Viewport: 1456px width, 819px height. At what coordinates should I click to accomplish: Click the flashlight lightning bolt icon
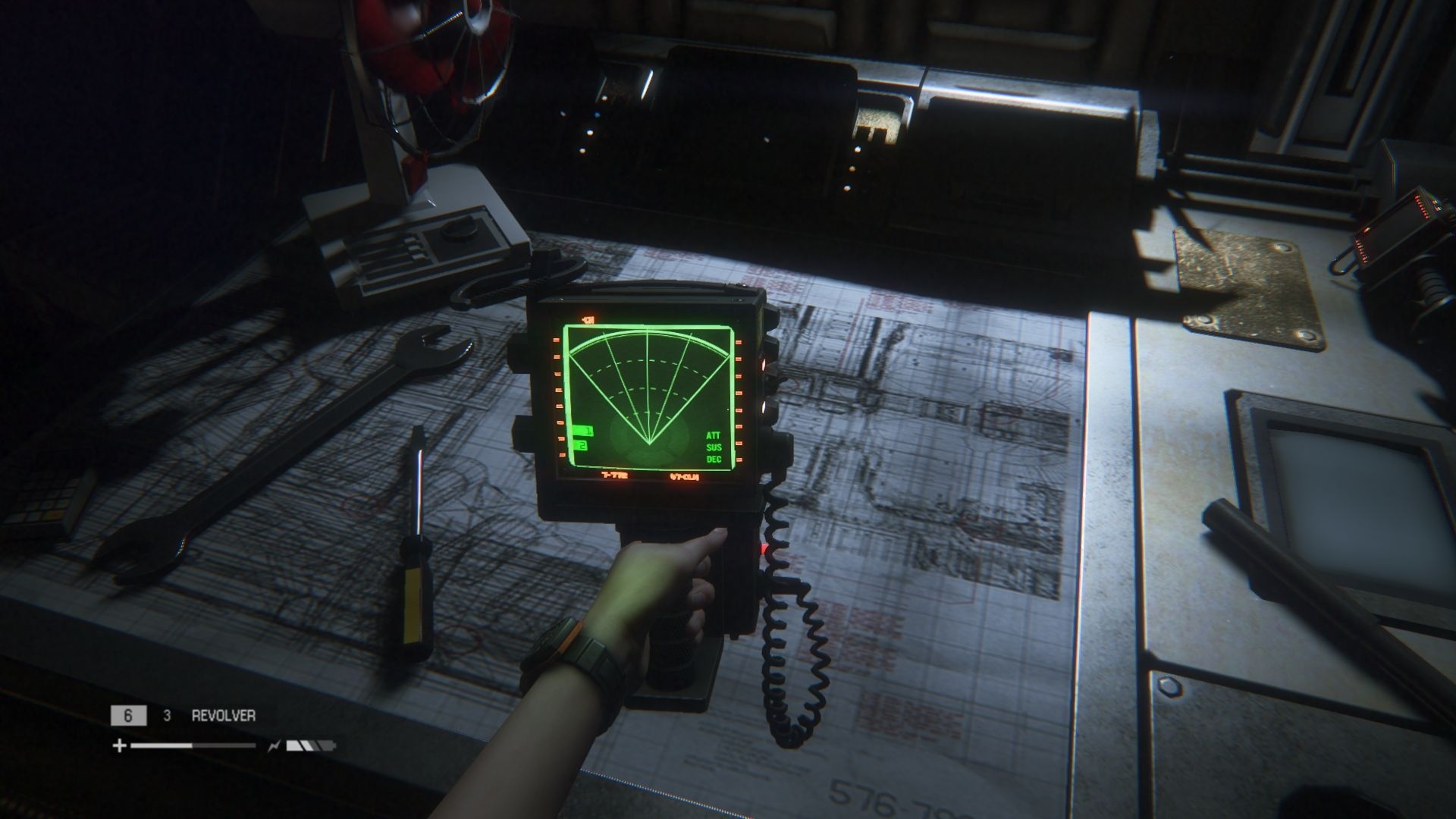pyautogui.click(x=273, y=746)
